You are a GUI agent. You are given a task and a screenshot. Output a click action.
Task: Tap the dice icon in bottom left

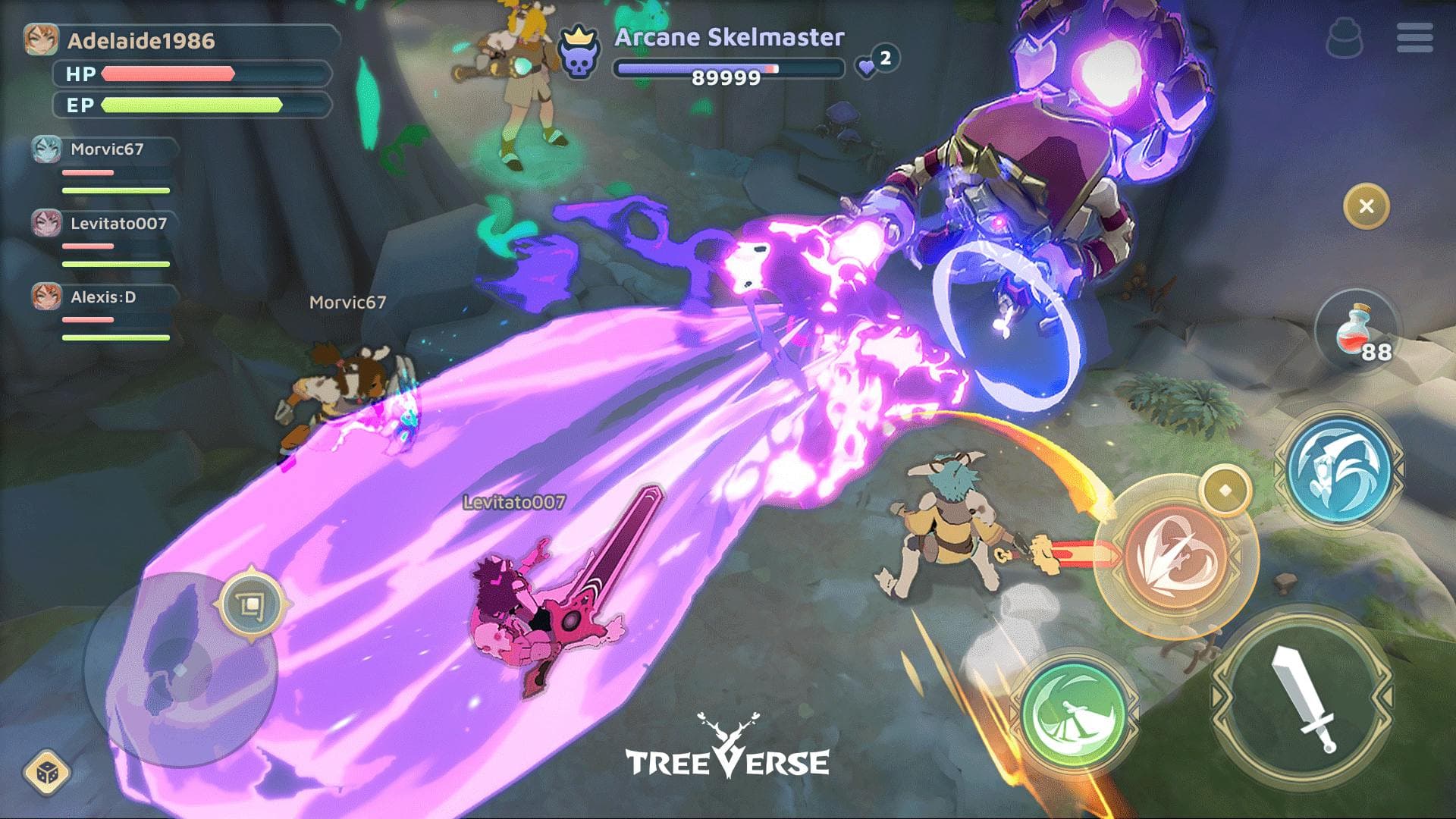click(47, 772)
